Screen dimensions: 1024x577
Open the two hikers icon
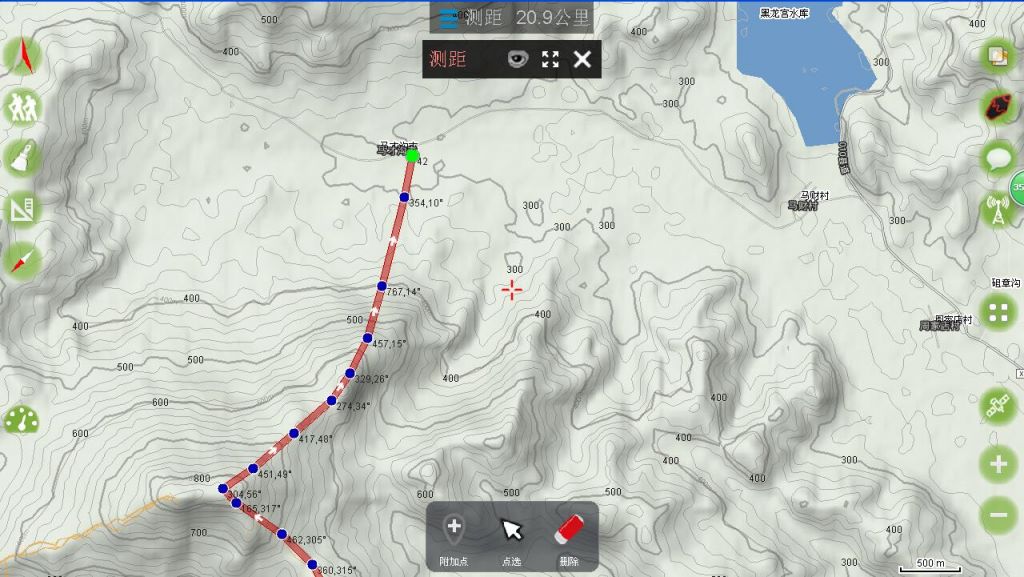pos(23,106)
